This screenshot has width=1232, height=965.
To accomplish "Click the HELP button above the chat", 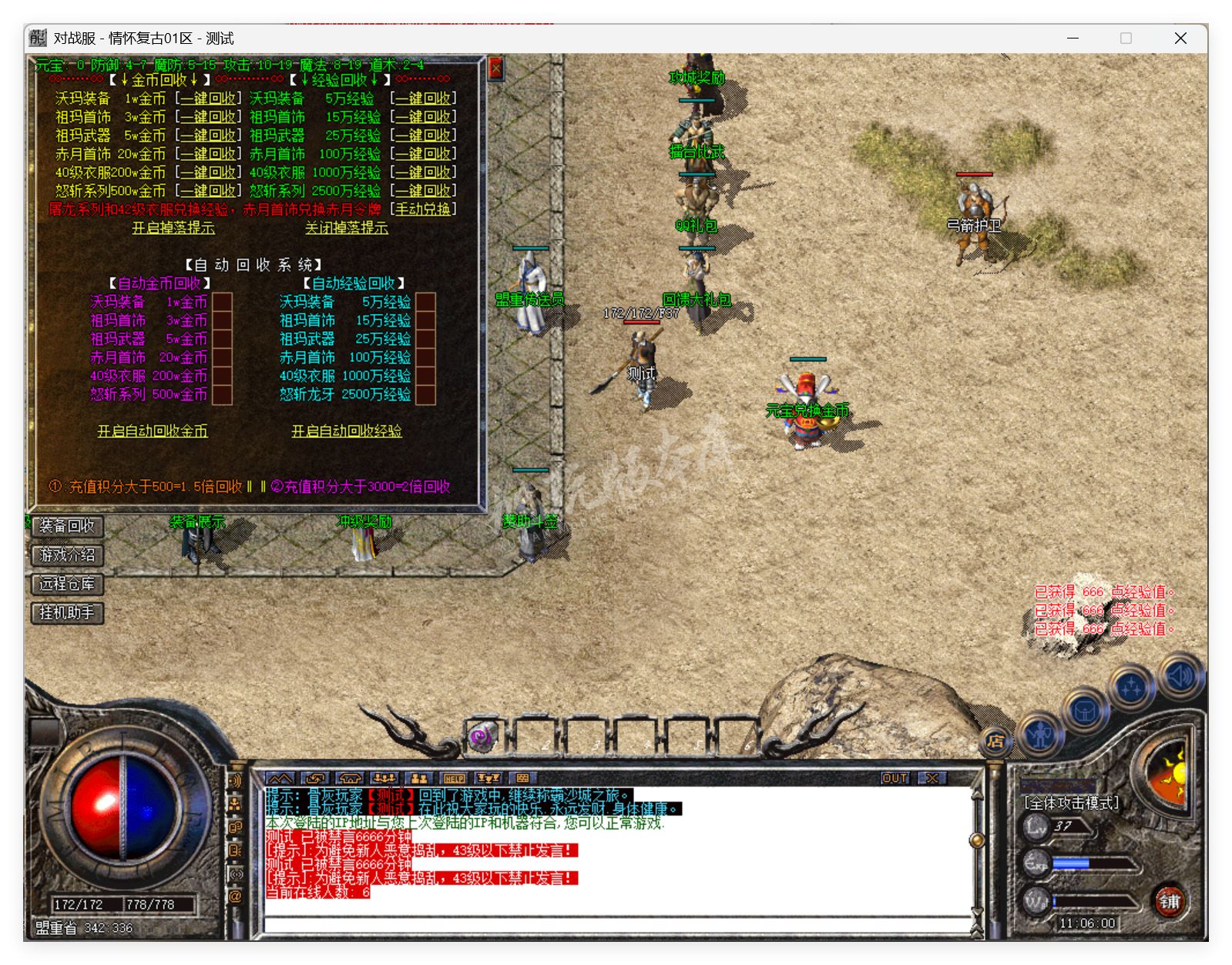I will pos(455,779).
